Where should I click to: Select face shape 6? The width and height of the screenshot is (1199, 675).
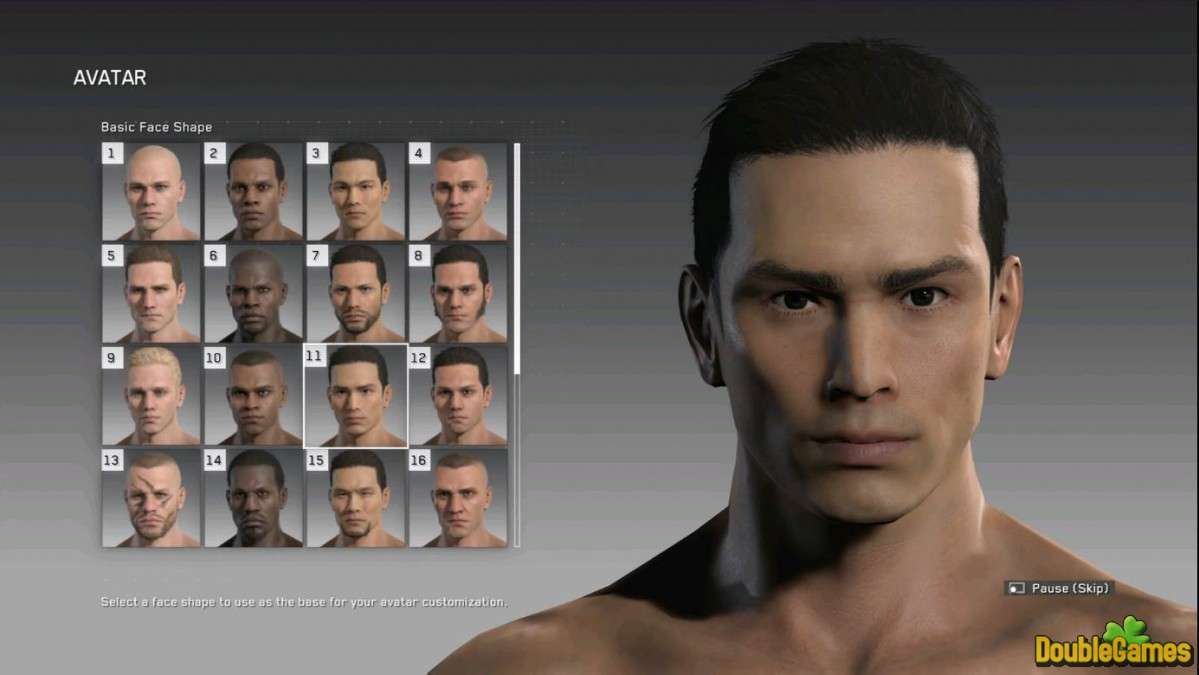pyautogui.click(x=254, y=294)
